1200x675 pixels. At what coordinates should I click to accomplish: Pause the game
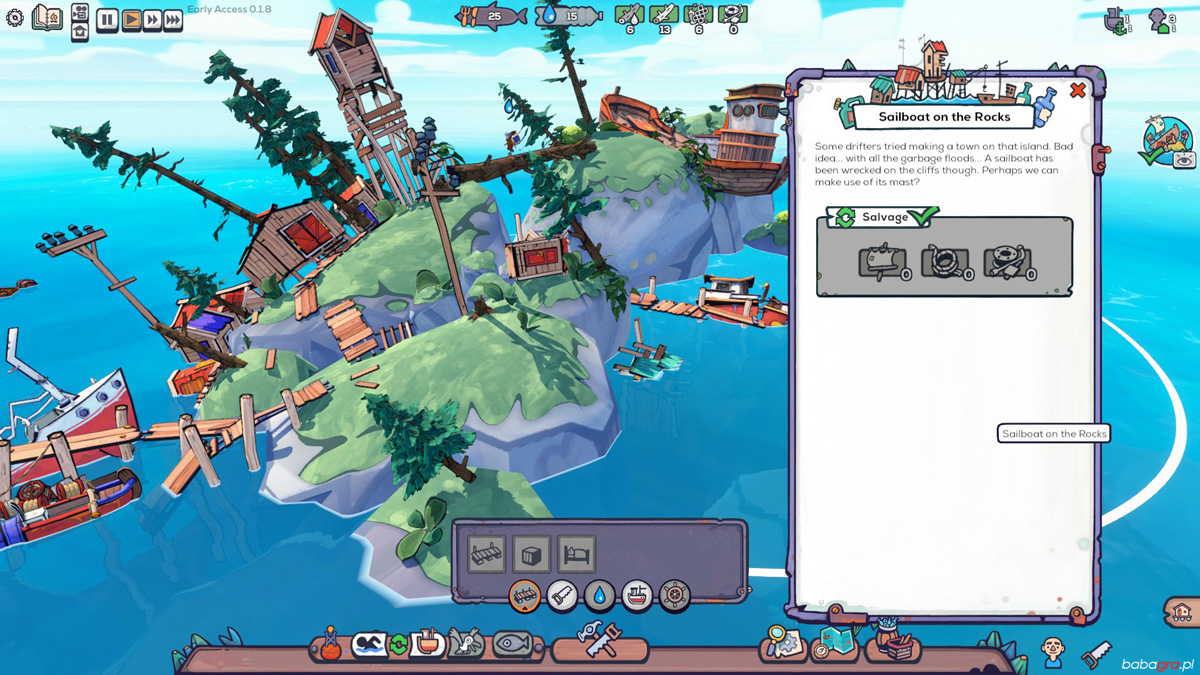107,20
